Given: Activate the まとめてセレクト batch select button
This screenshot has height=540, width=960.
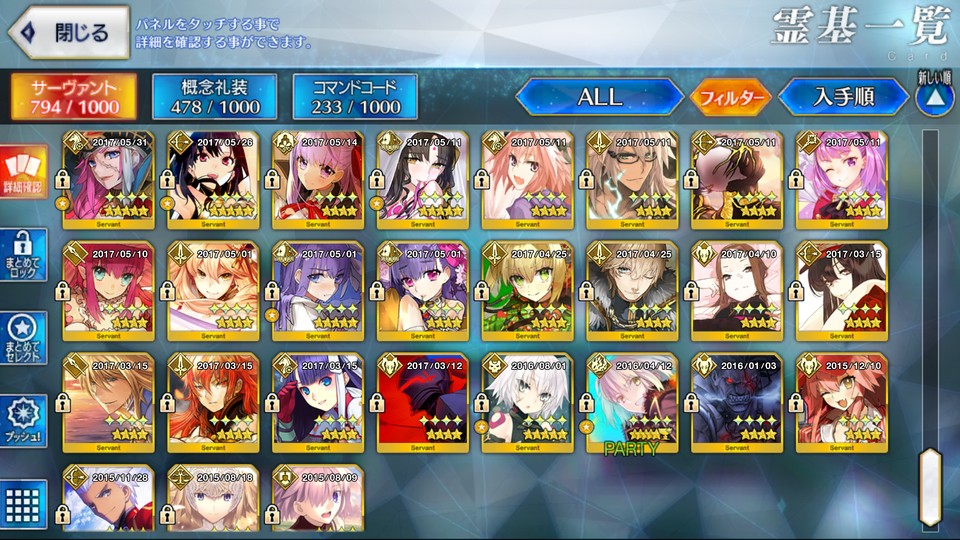Looking at the screenshot, I should (20, 339).
